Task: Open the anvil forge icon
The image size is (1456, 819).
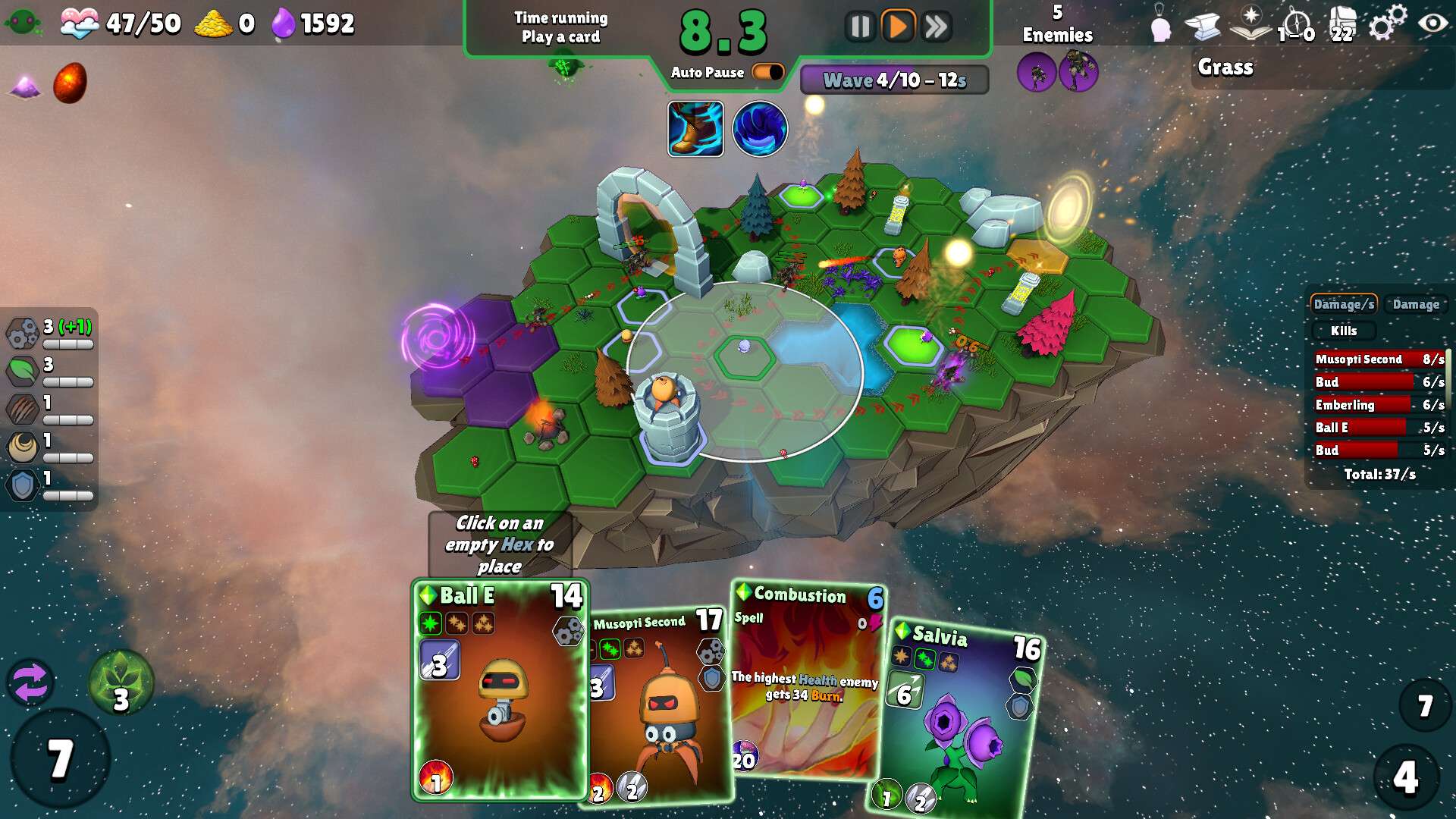Action: click(x=1203, y=26)
